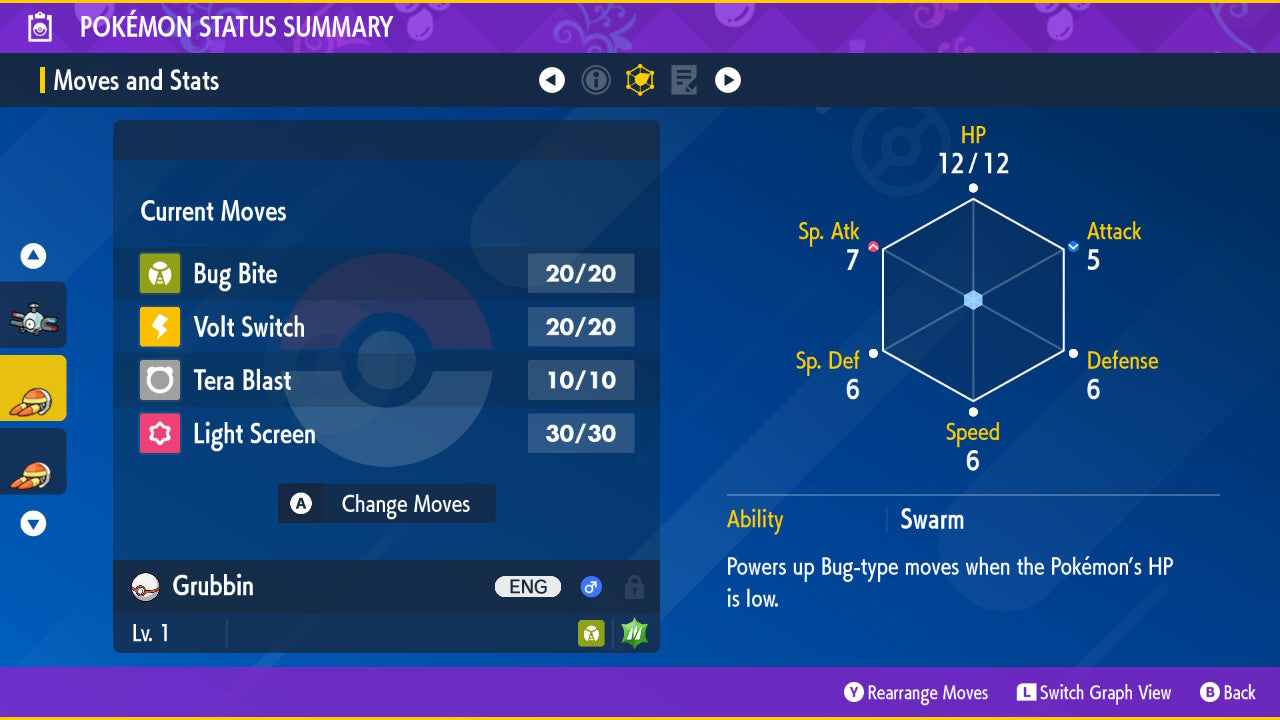Click Switch Graph View in the footer
The image size is (1280, 720).
(x=1094, y=693)
